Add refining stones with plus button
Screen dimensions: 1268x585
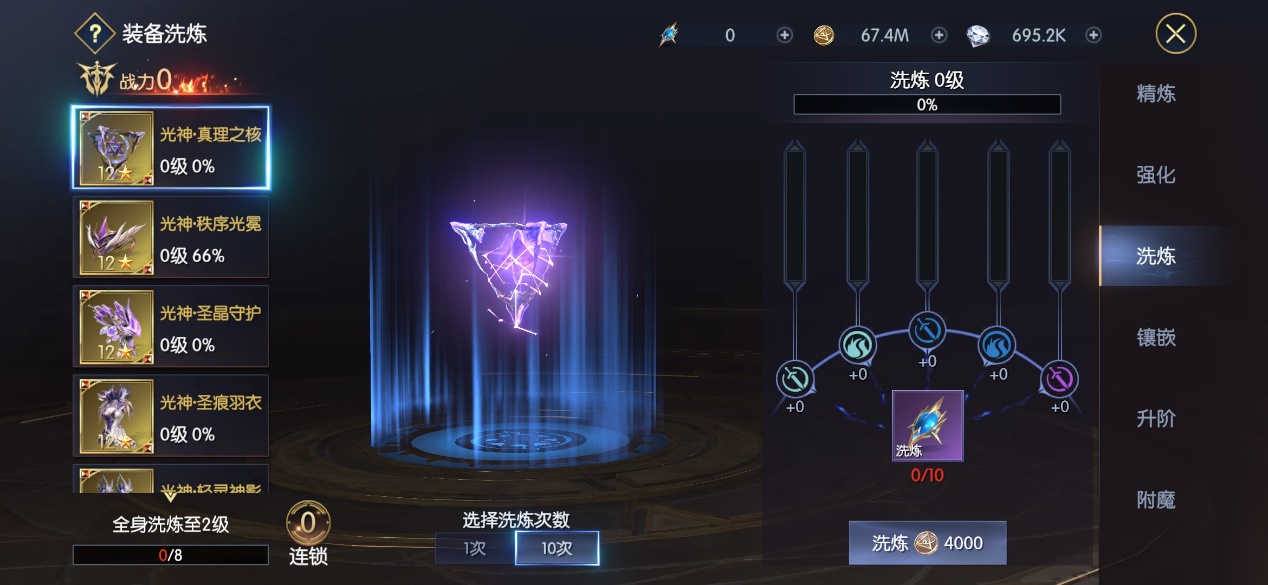785,35
